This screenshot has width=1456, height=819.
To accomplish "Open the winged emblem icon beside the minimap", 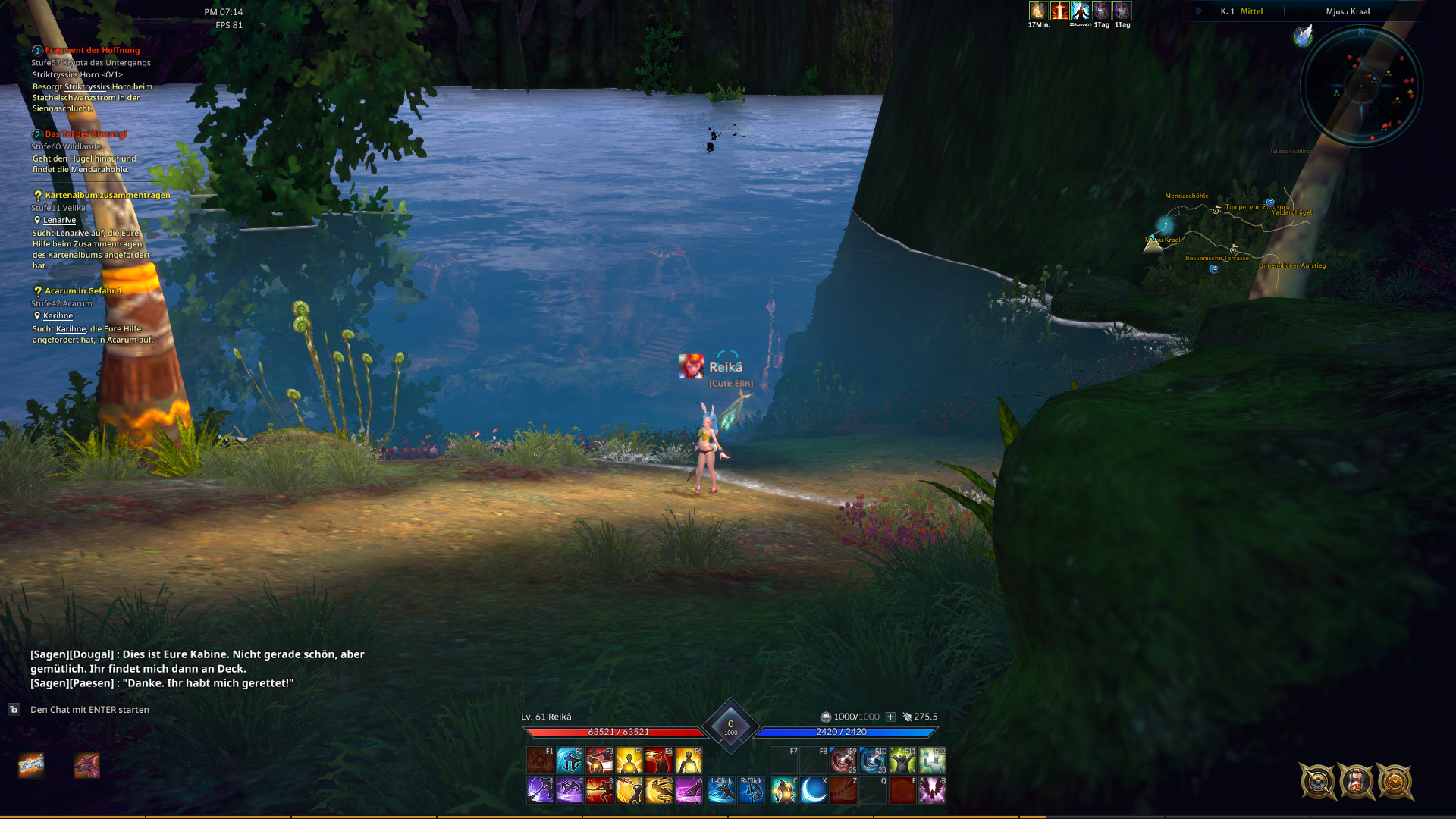I will tap(1303, 36).
